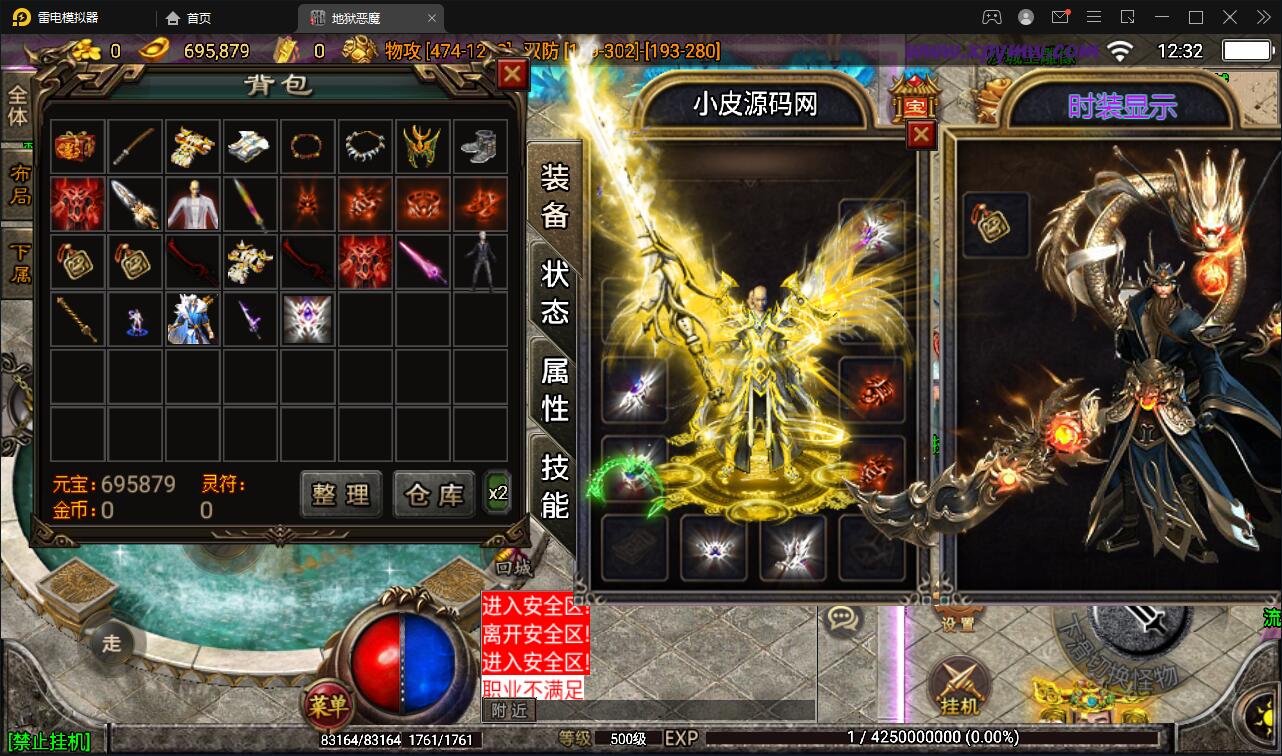Open the 仓库 warehouse button
The image size is (1282, 756).
[434, 493]
